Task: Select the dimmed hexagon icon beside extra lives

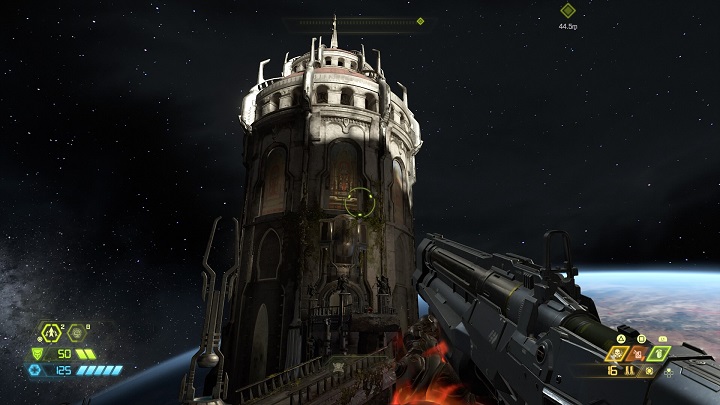Action: [76, 333]
